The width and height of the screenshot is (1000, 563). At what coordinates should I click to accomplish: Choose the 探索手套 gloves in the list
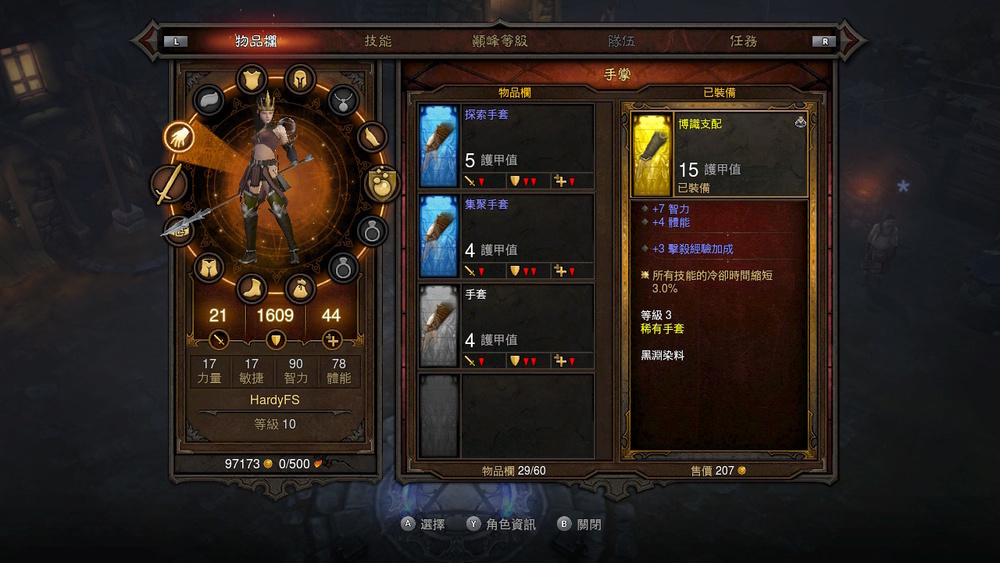[506, 146]
